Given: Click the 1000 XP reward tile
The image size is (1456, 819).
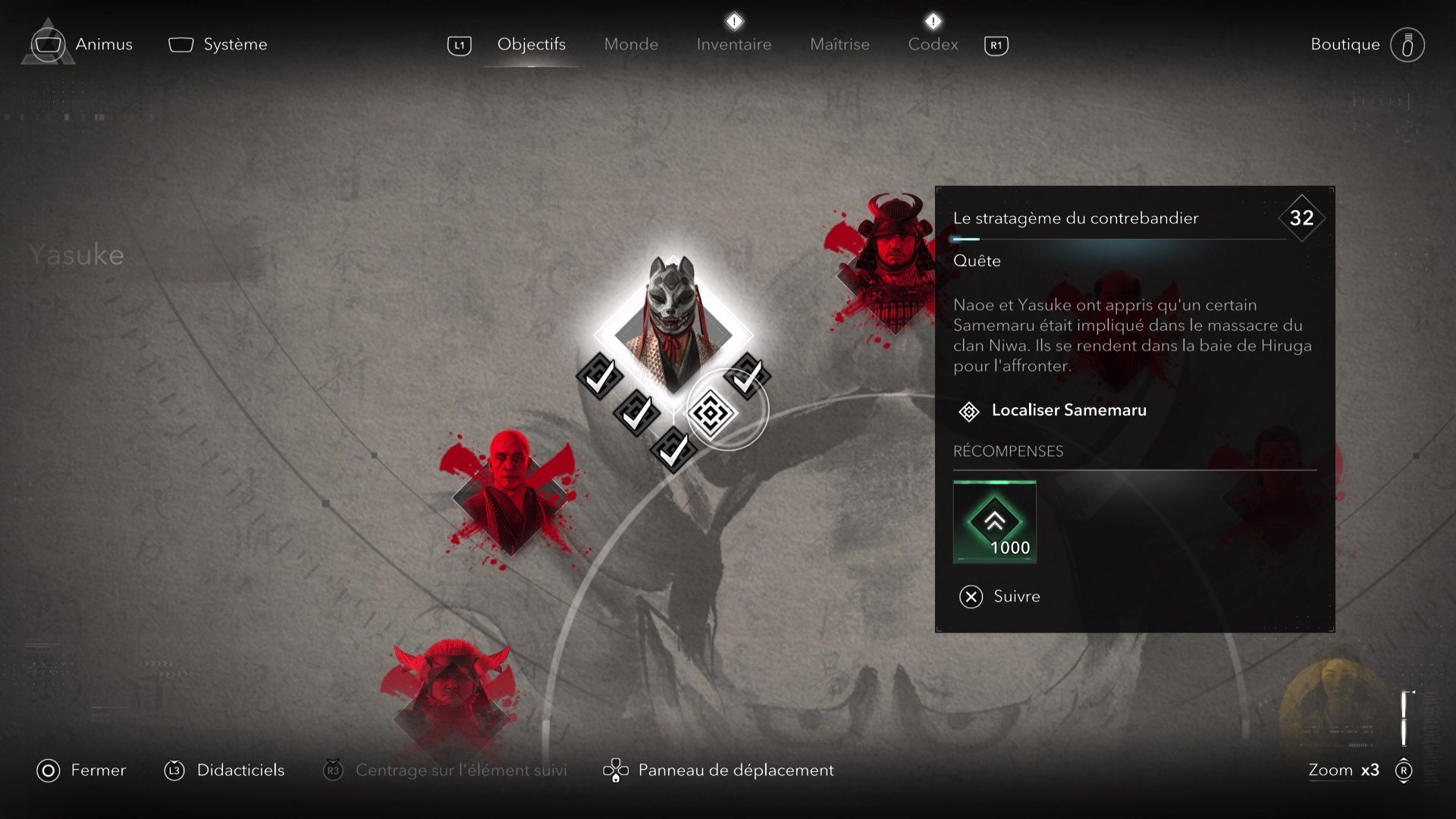Looking at the screenshot, I should [x=994, y=522].
